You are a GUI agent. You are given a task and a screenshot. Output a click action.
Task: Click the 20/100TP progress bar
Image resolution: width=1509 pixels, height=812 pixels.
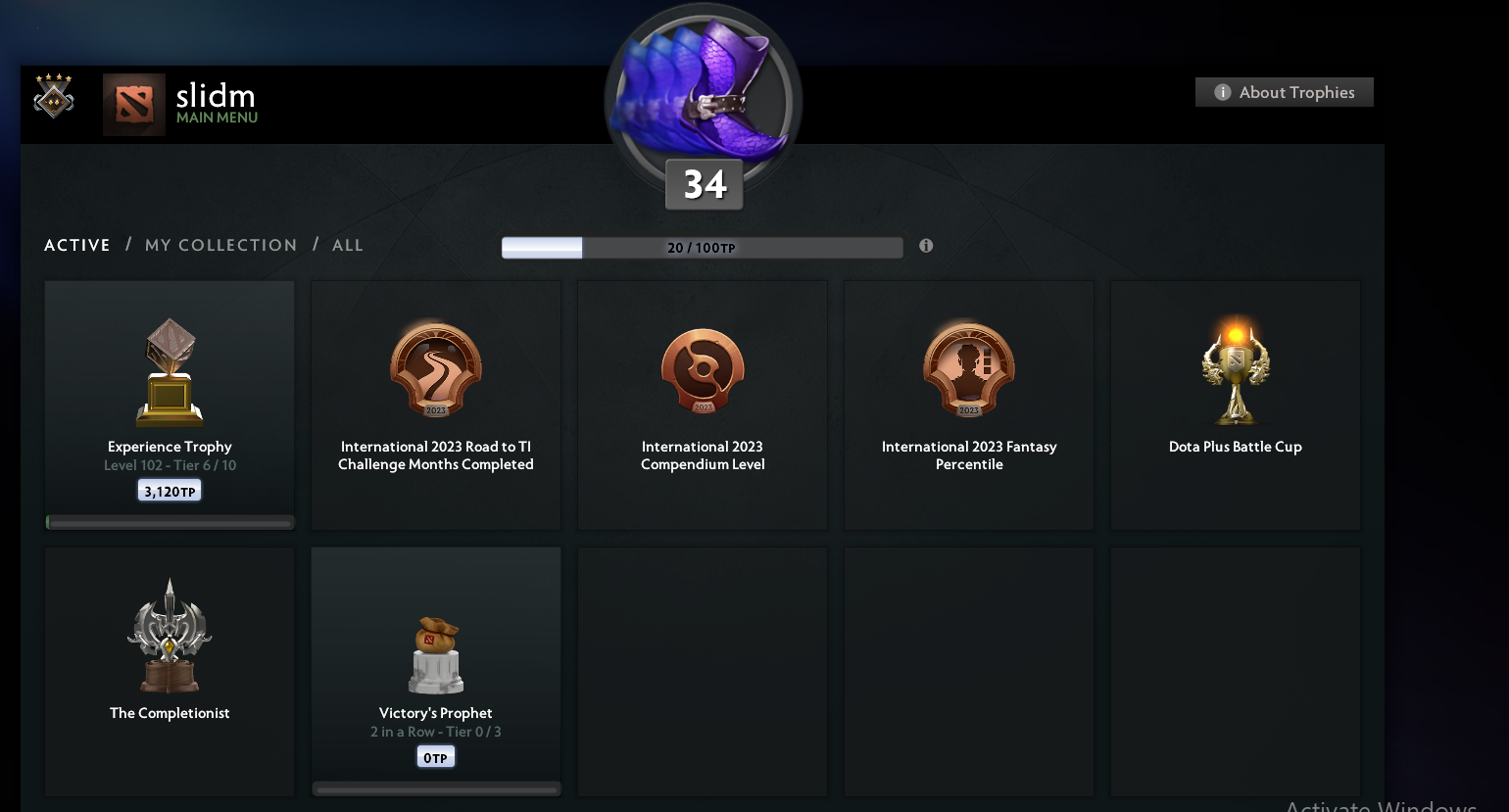click(702, 247)
